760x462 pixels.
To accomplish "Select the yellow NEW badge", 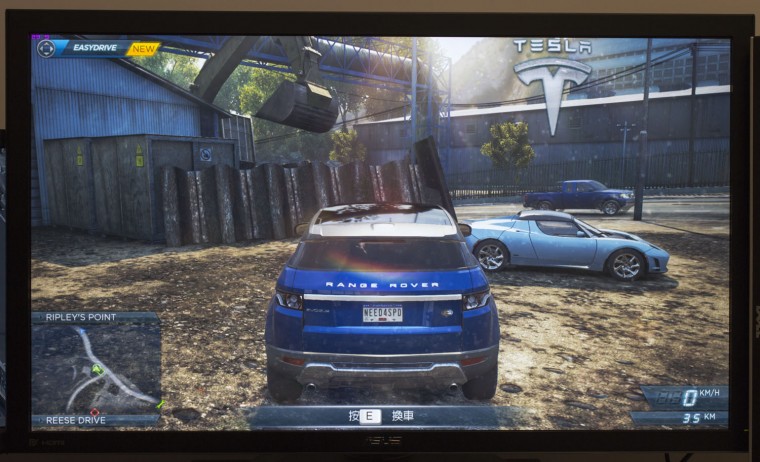I will [x=144, y=48].
